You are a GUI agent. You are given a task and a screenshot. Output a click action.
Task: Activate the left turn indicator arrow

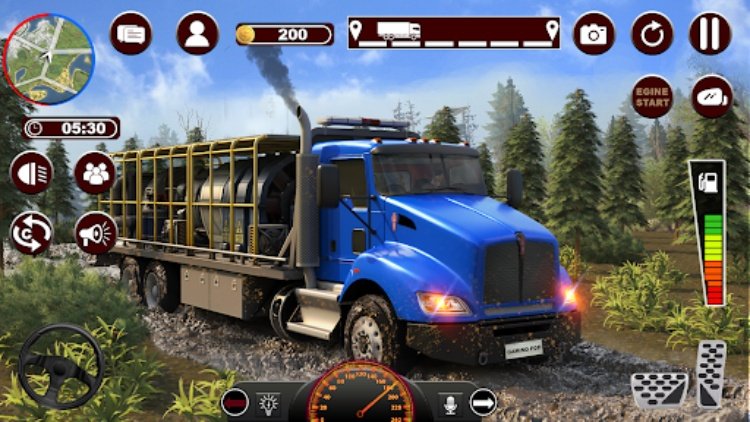click(235, 402)
